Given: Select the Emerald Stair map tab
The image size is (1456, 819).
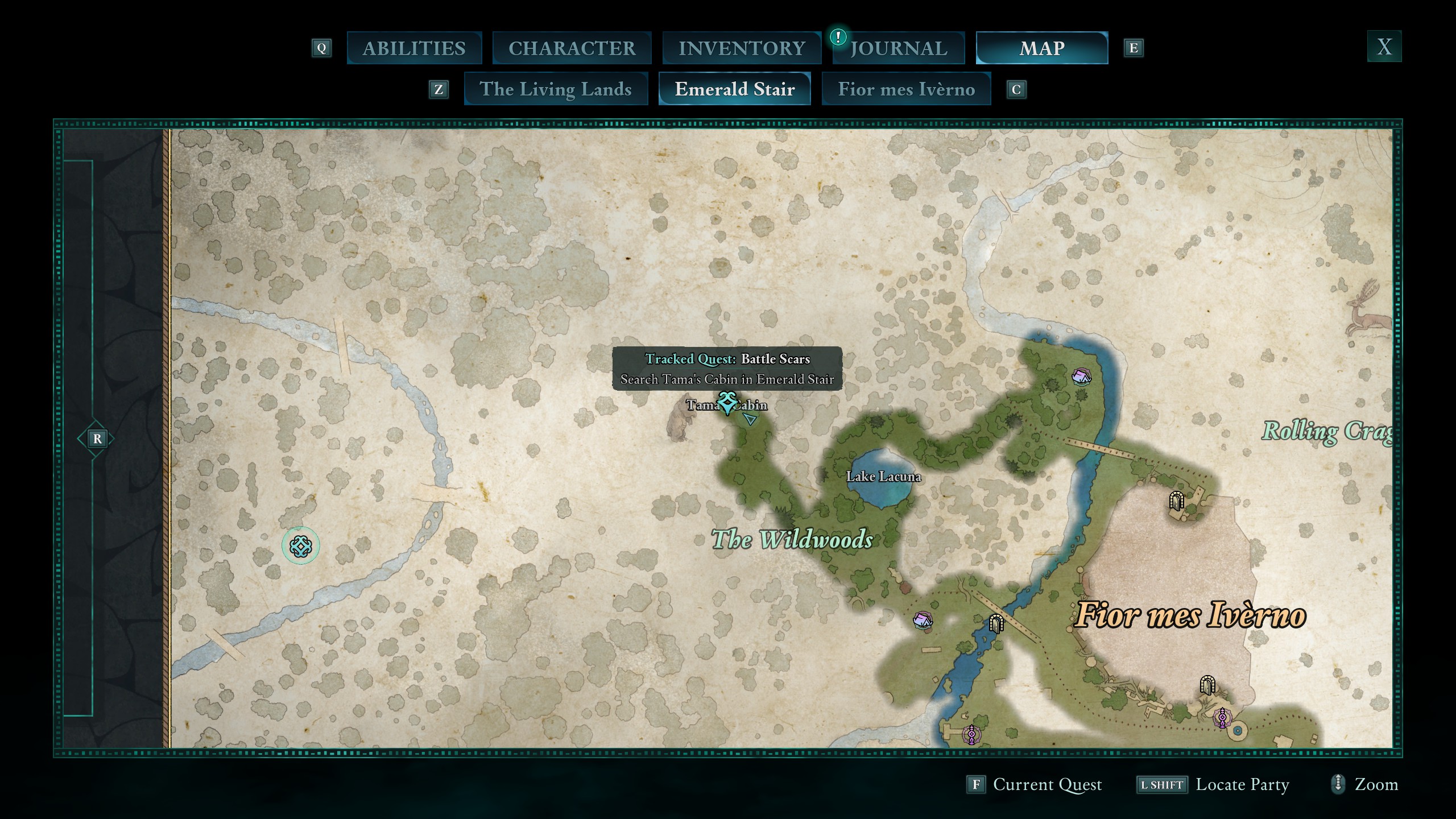Looking at the screenshot, I should pos(734,89).
